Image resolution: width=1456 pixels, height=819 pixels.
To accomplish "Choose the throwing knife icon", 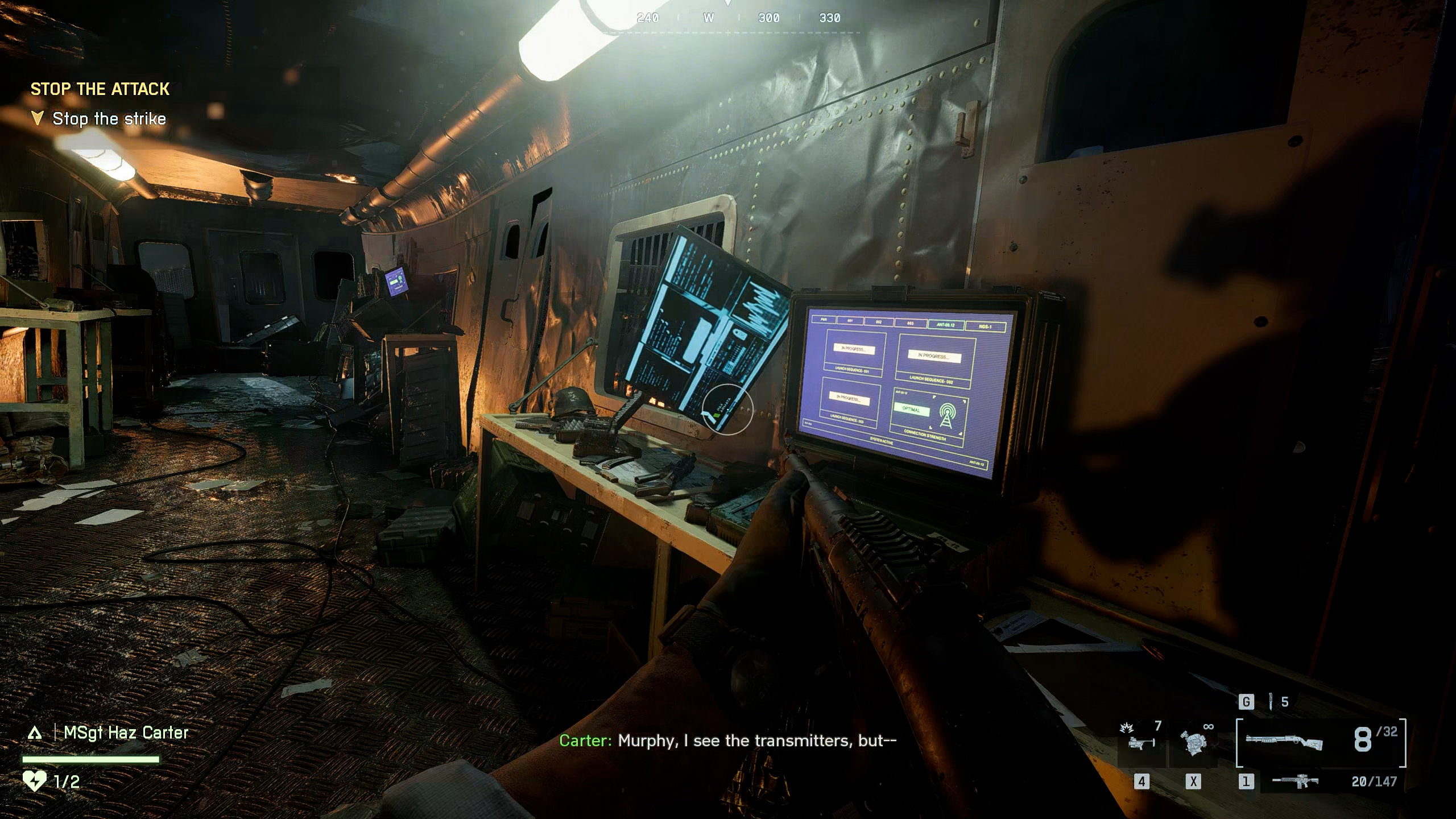I will click(1270, 702).
